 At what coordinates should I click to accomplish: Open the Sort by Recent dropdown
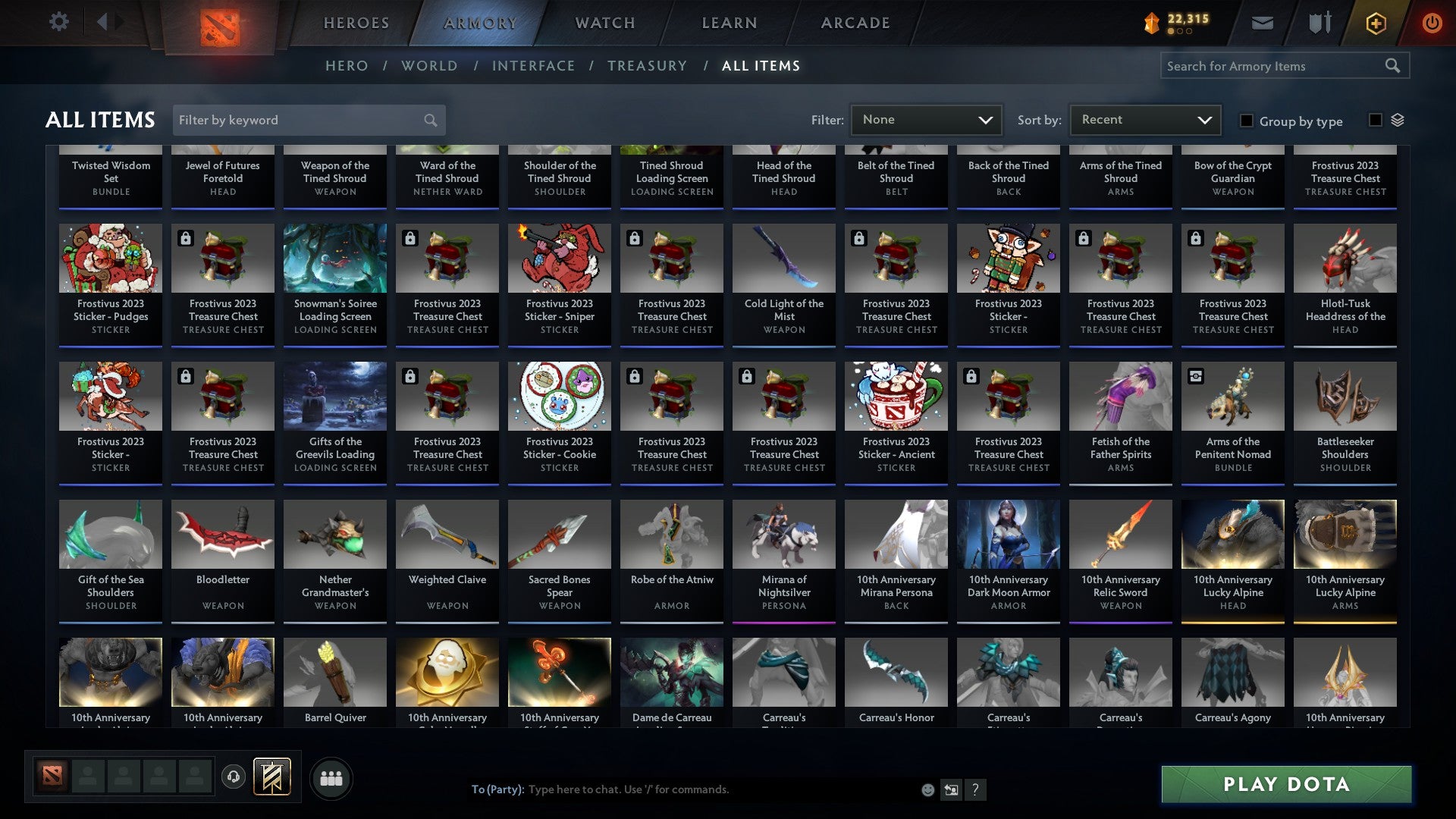[1144, 119]
